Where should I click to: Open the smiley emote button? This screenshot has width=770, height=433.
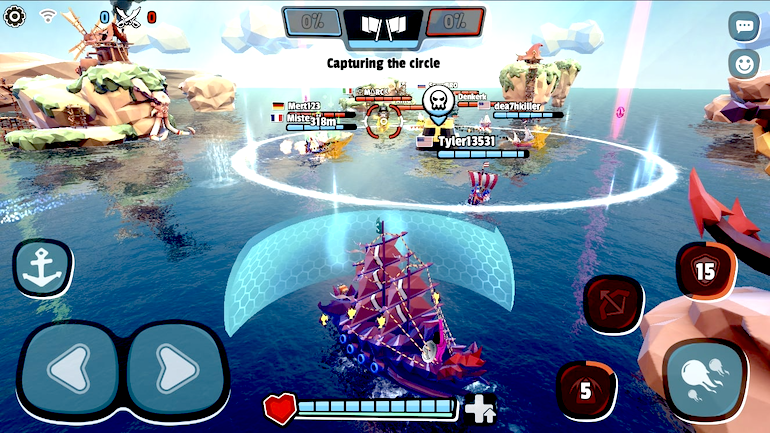coord(743,64)
